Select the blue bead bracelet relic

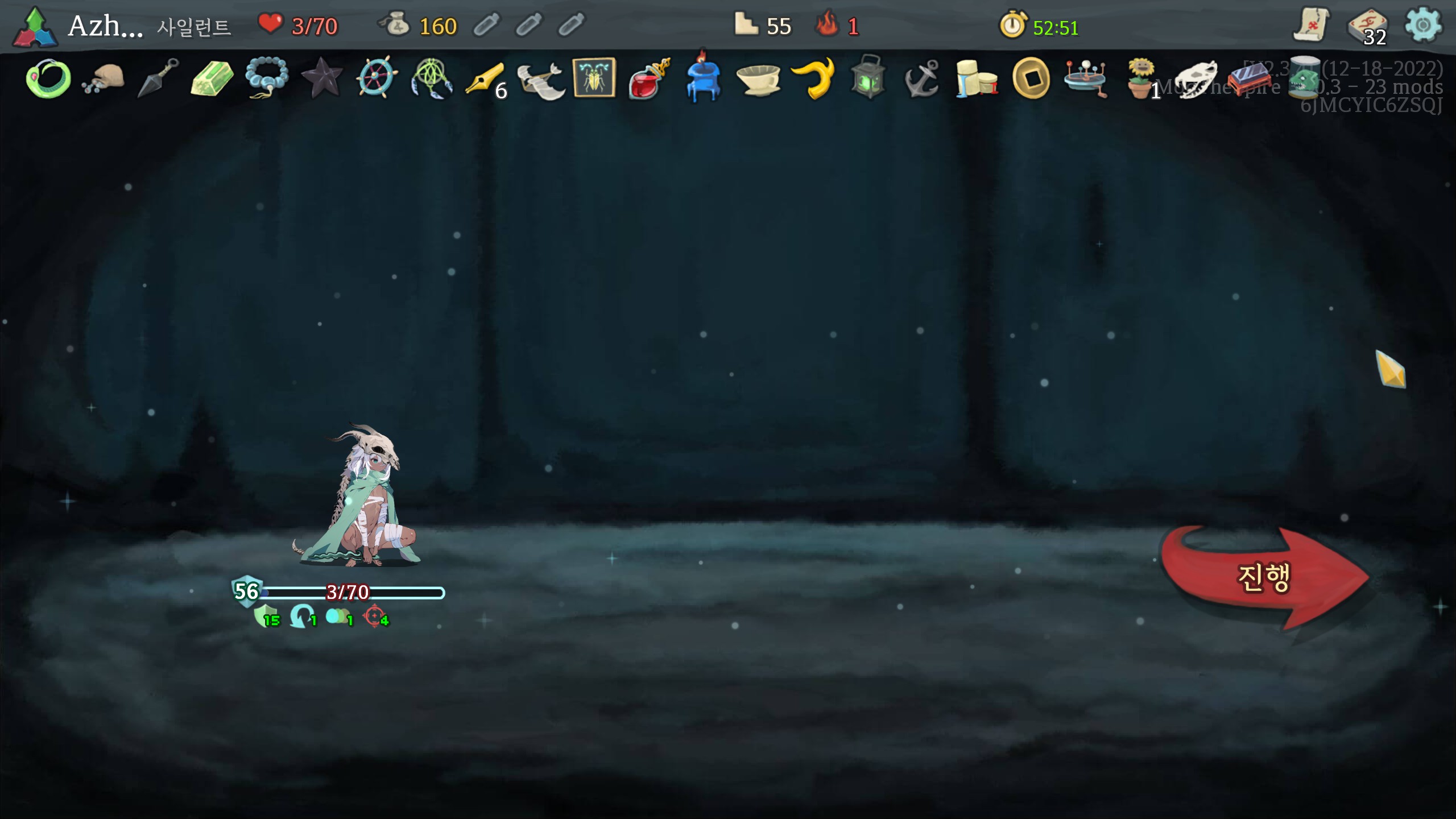266,78
